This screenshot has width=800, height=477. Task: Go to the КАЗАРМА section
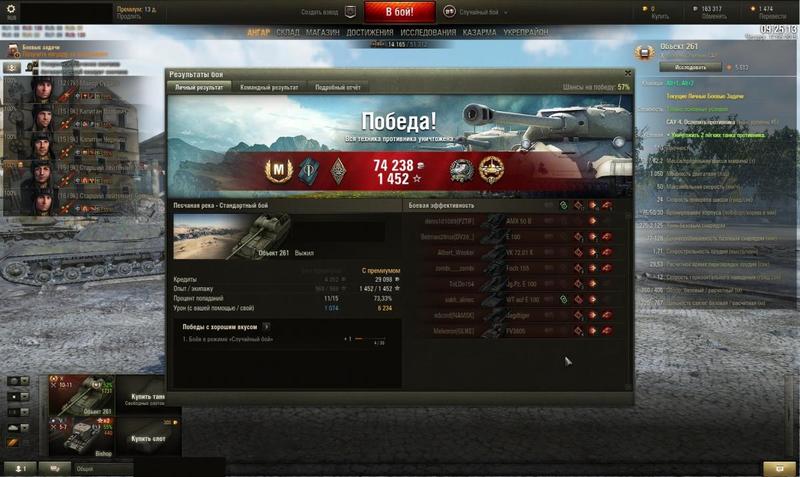(x=480, y=33)
